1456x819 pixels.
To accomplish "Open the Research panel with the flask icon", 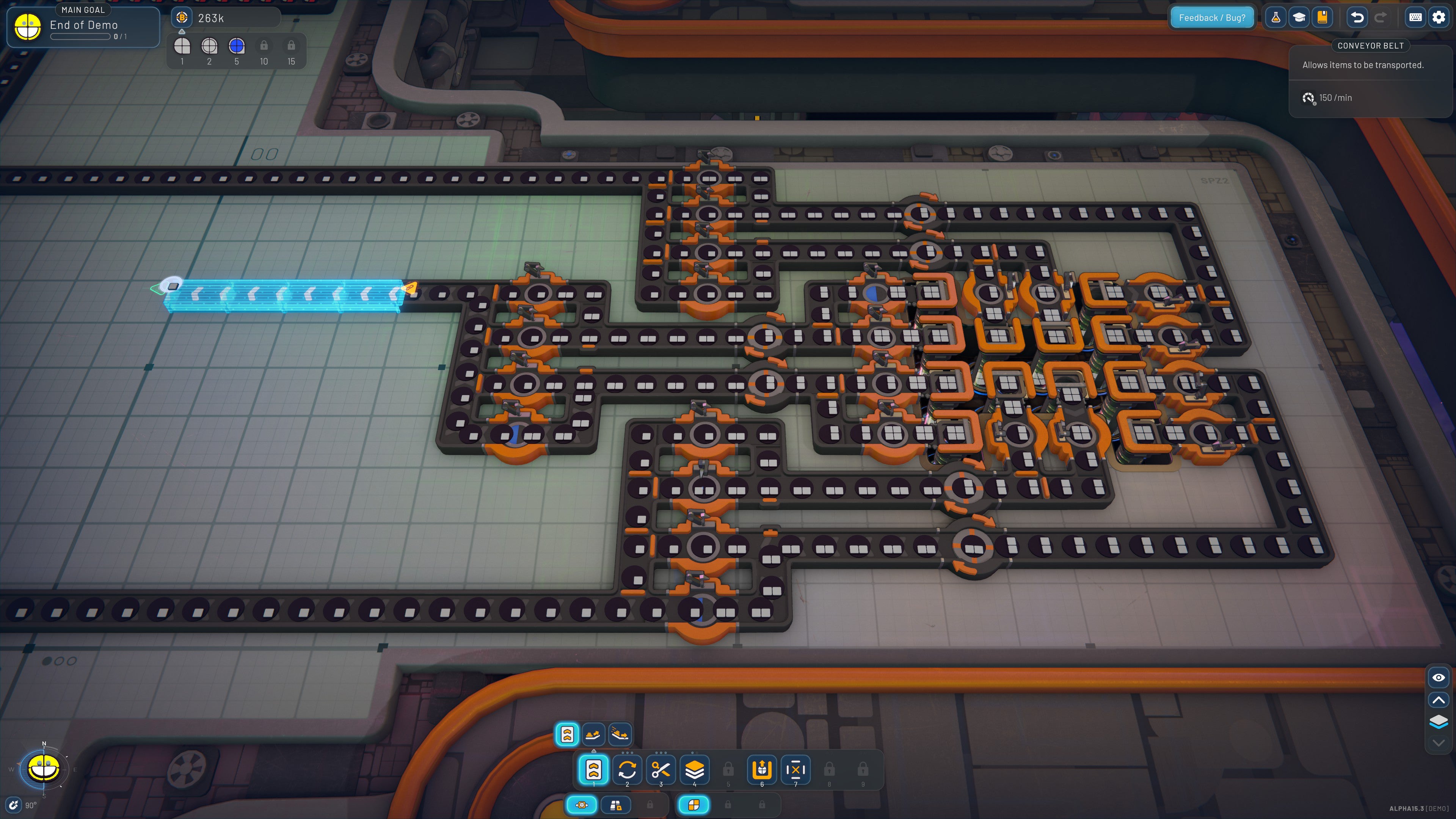I will (1276, 17).
